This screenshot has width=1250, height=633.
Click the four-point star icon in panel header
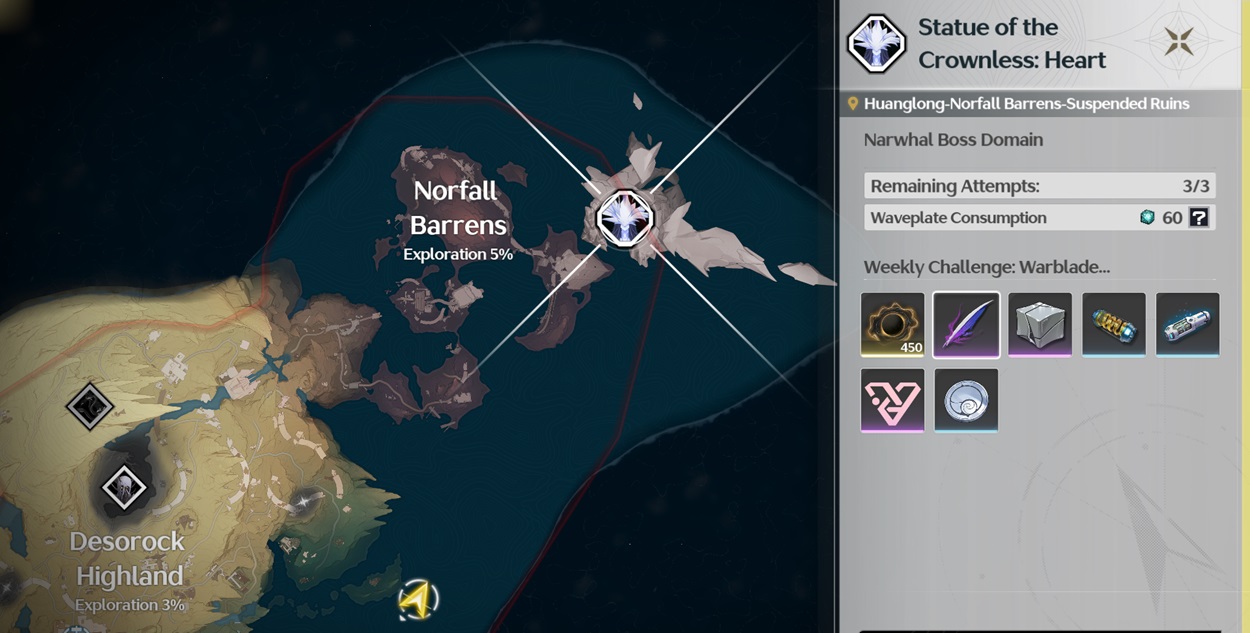(1178, 42)
